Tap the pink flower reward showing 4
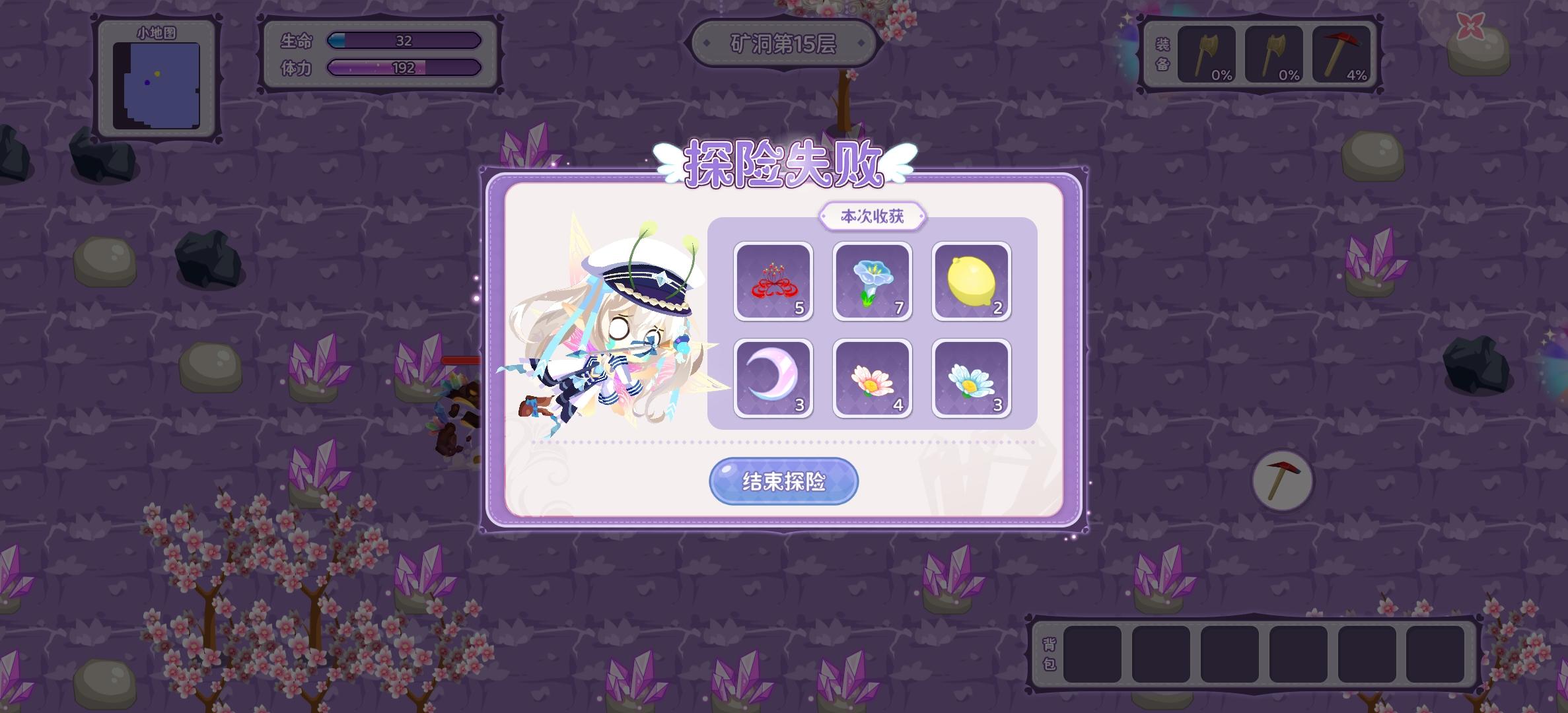 click(x=872, y=377)
